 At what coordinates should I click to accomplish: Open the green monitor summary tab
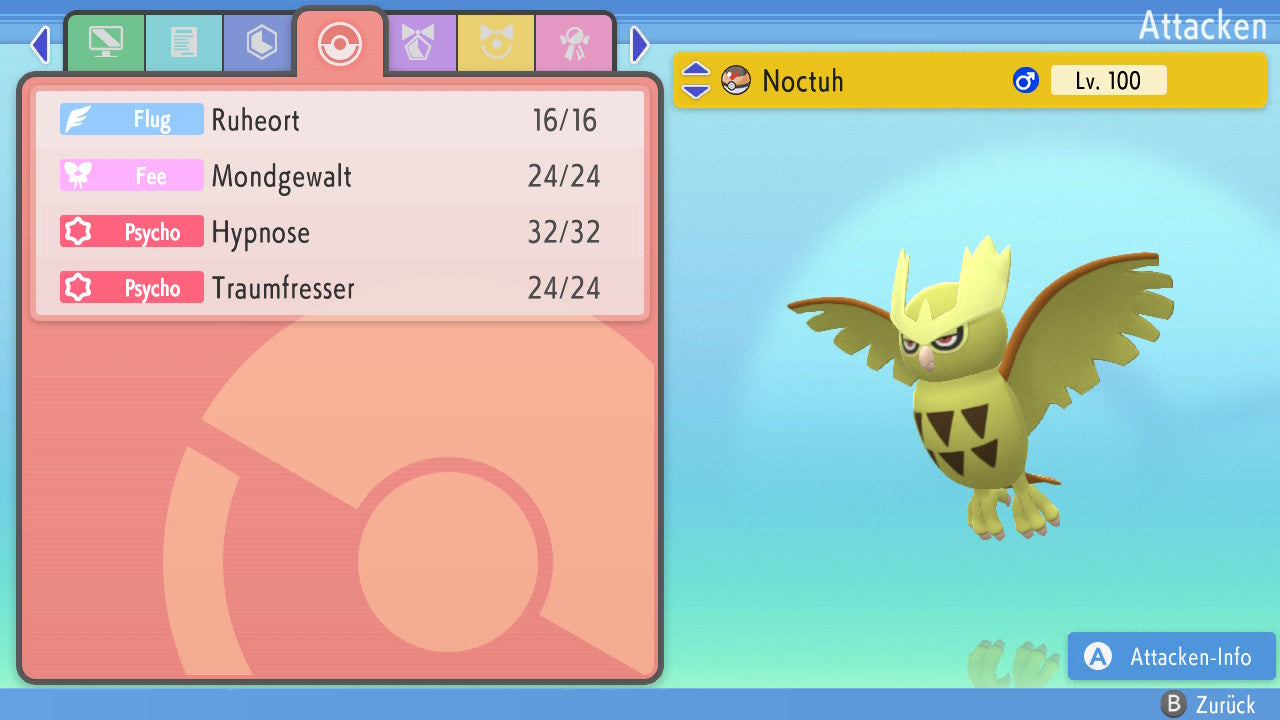(105, 43)
